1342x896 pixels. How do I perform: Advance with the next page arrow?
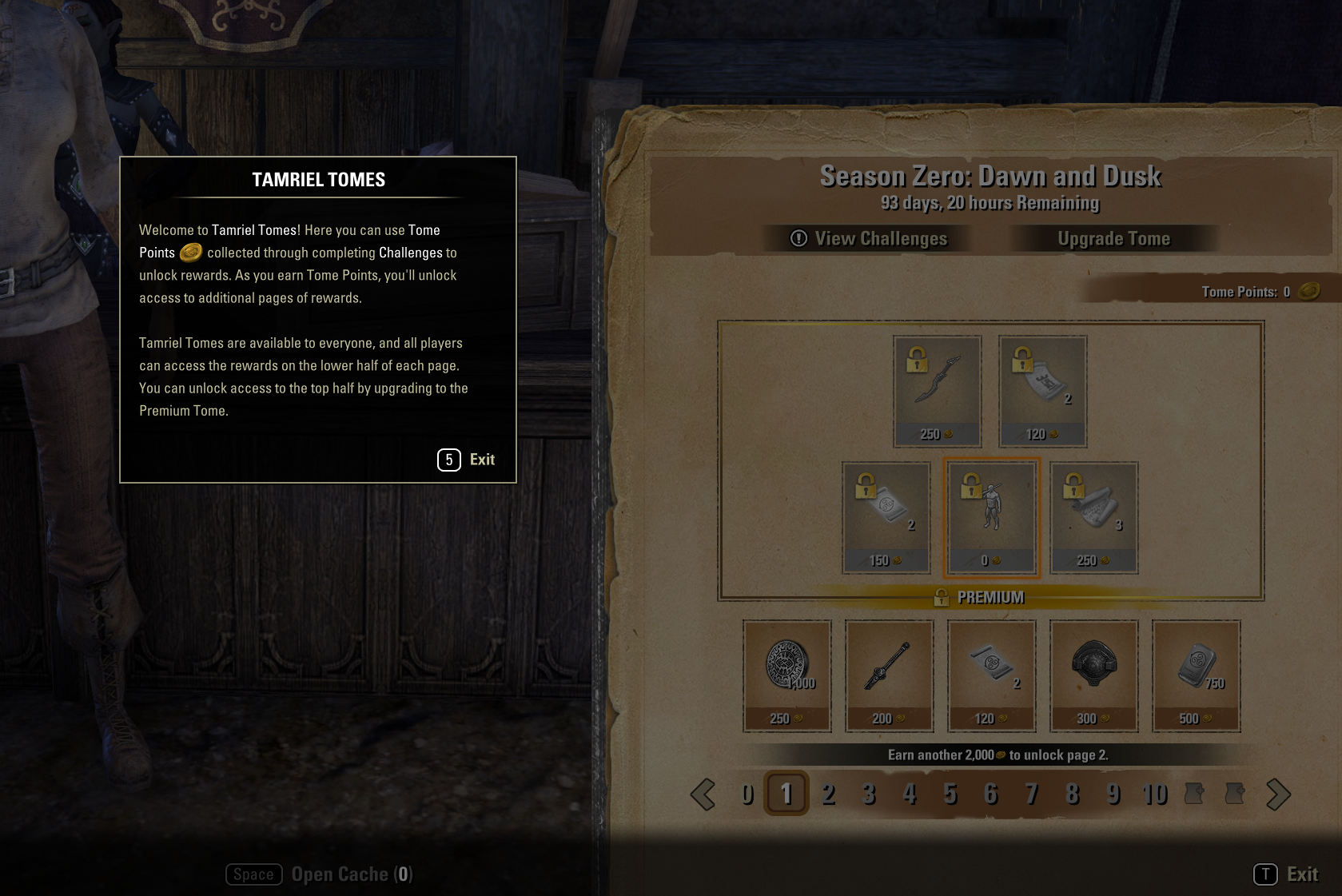click(1278, 794)
